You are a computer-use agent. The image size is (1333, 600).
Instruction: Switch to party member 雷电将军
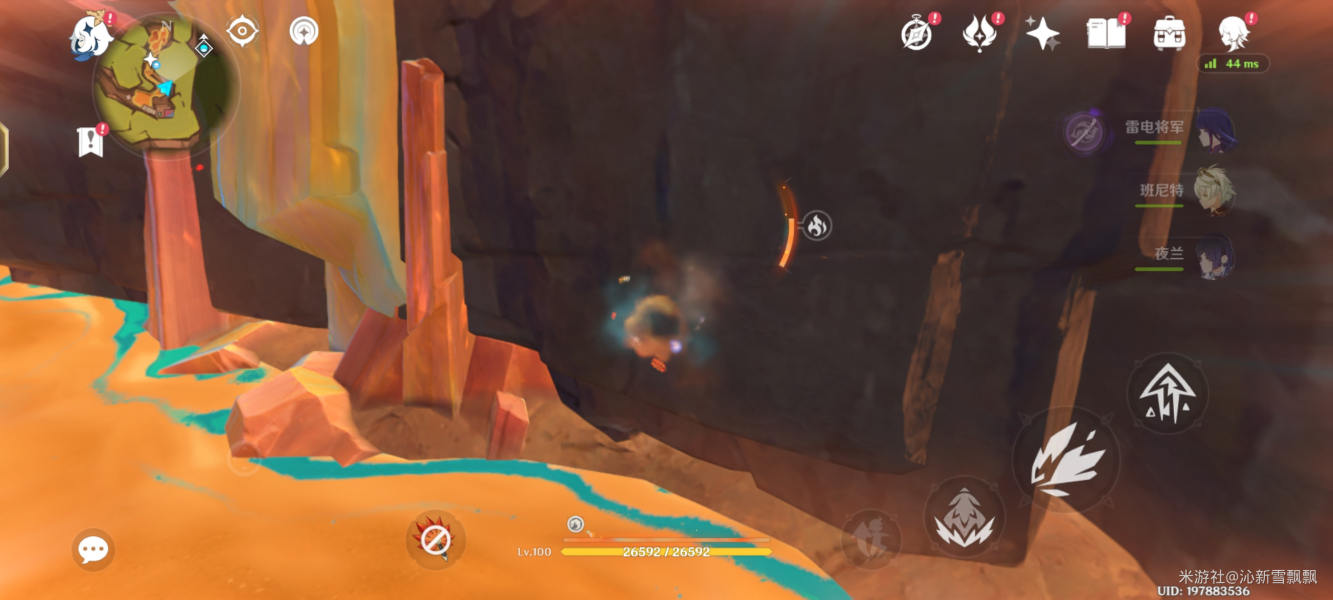point(1212,130)
